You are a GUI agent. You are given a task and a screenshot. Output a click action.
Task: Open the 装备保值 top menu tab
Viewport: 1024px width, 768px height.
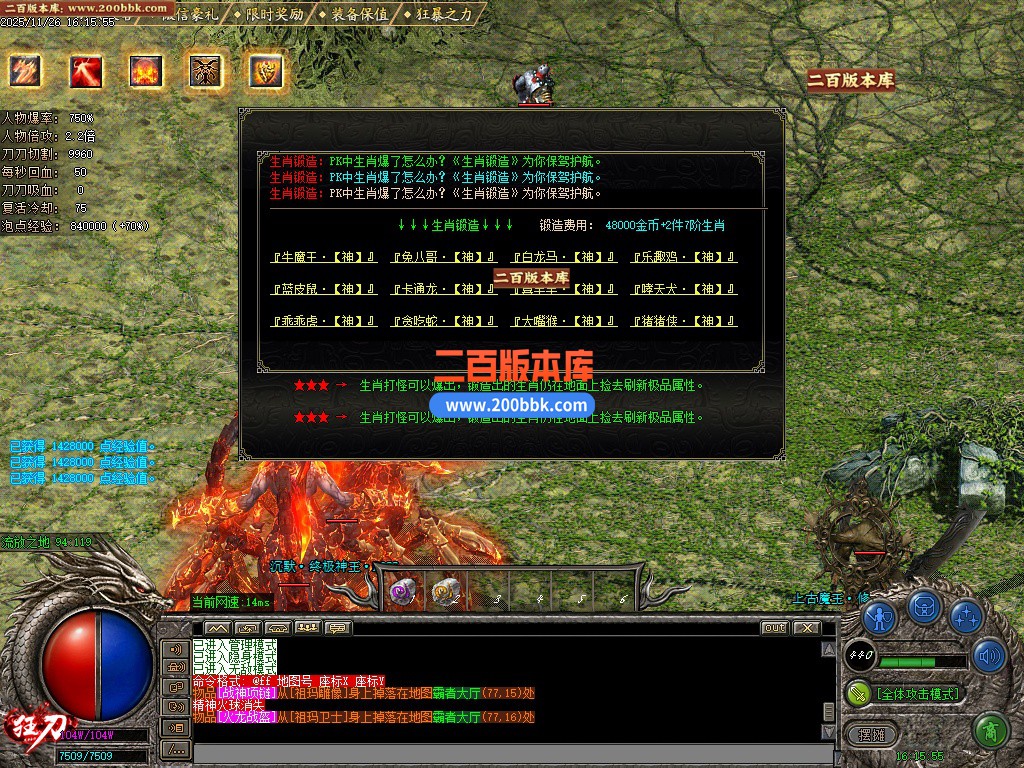pyautogui.click(x=359, y=14)
